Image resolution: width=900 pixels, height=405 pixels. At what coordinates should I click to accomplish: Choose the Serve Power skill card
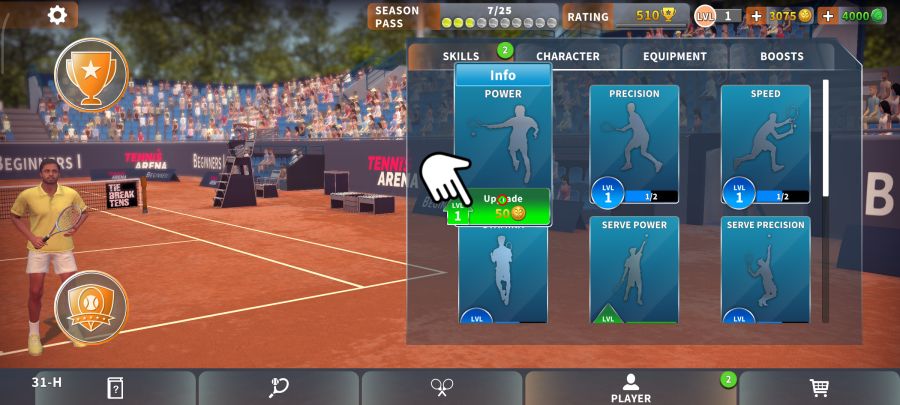[x=634, y=269]
